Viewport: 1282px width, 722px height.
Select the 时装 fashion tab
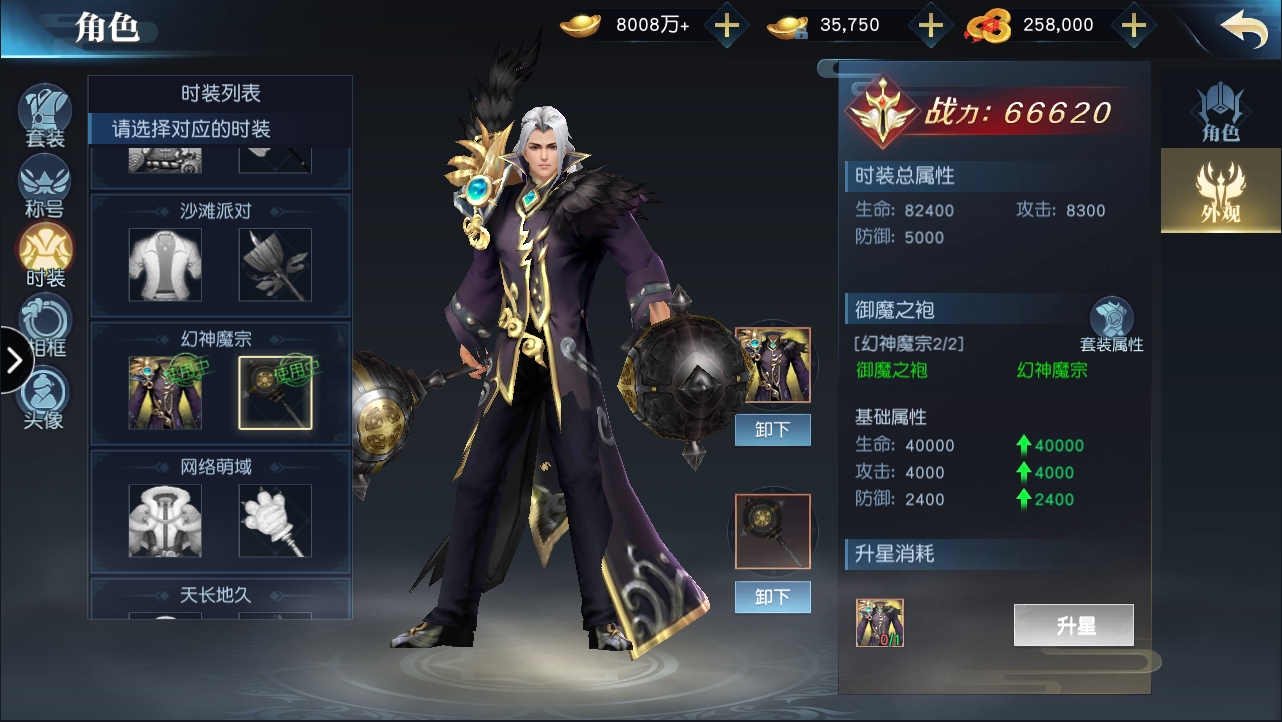pos(45,255)
